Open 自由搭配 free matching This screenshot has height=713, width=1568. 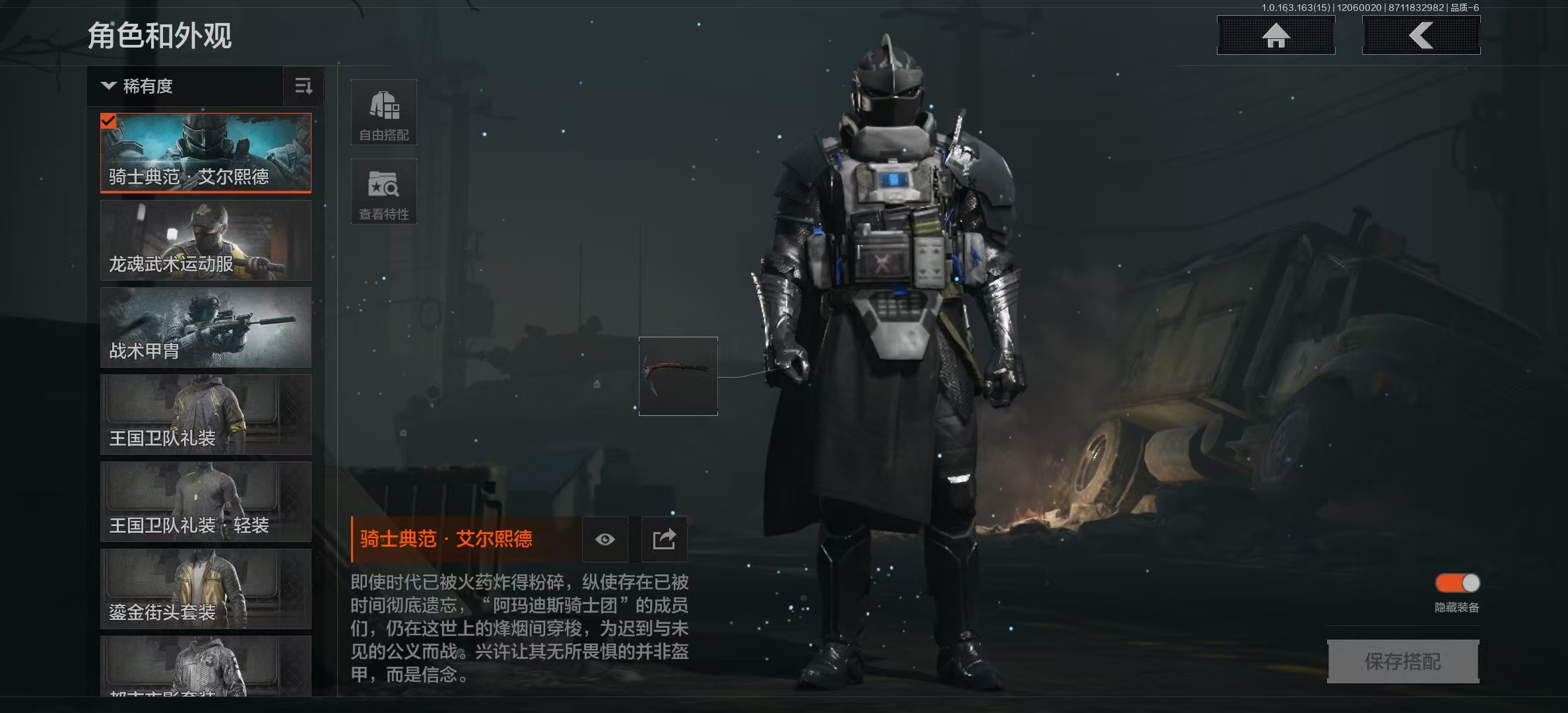[x=384, y=113]
